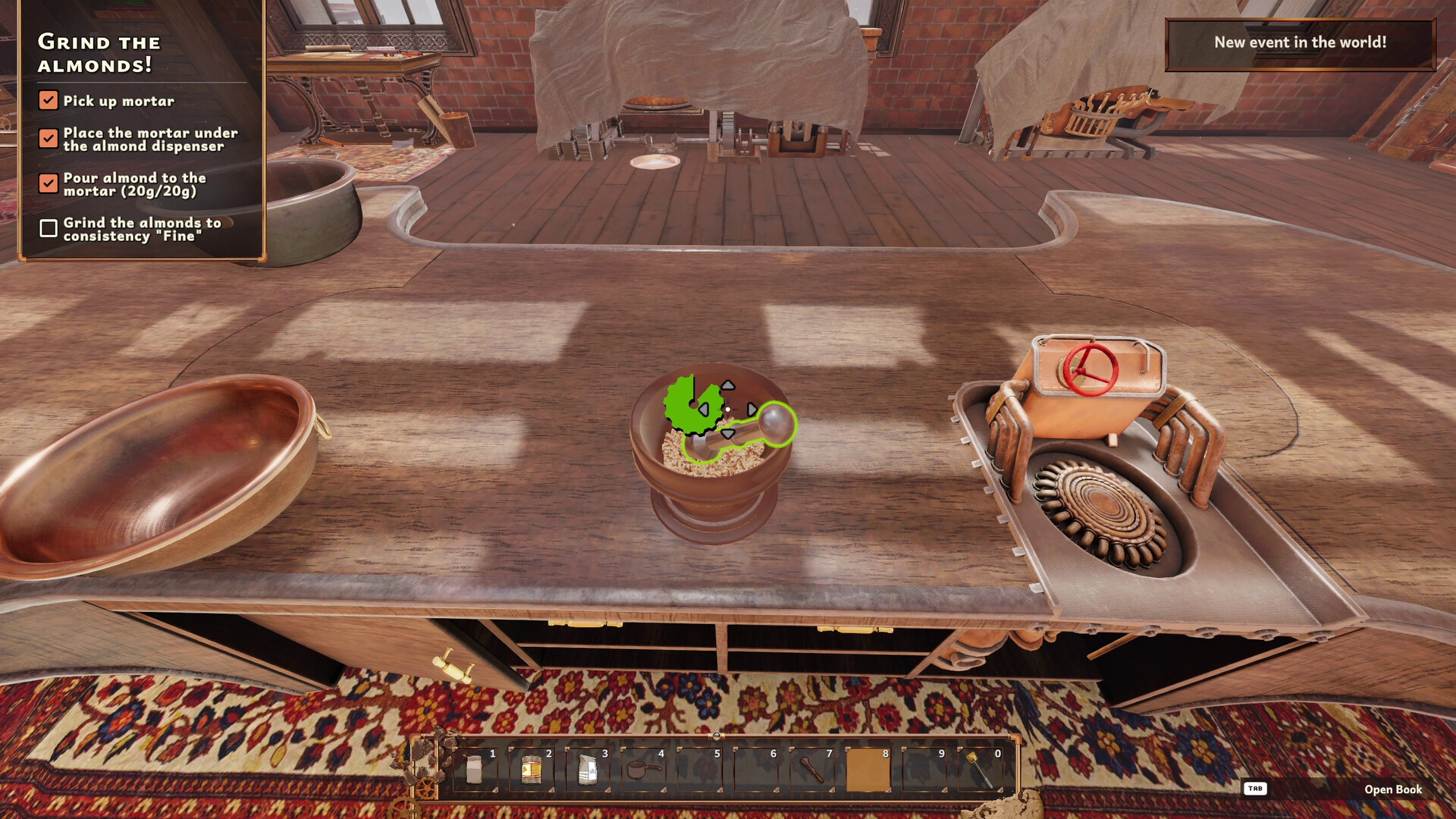Click the Pour almond to the mortar checkbox
Viewport: 1456px width, 819px height.
coord(49,182)
